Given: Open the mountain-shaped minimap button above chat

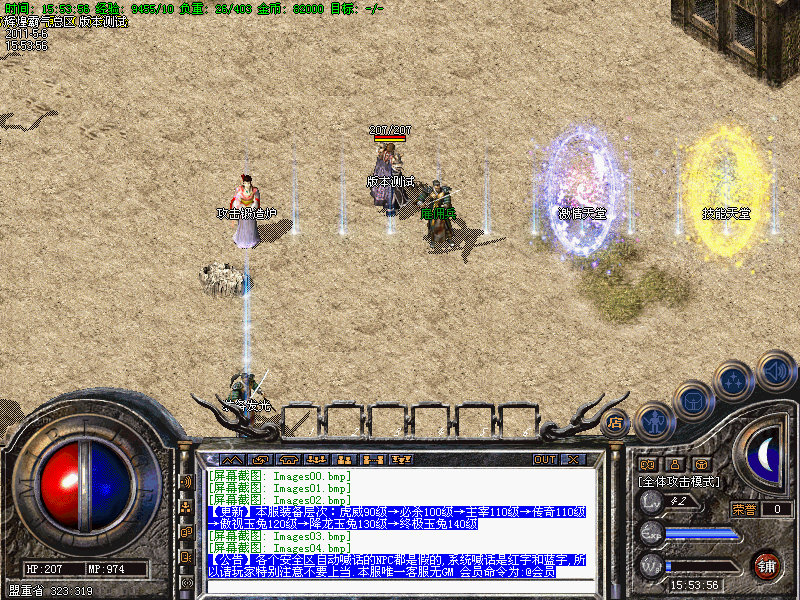Looking at the screenshot, I should (x=233, y=460).
